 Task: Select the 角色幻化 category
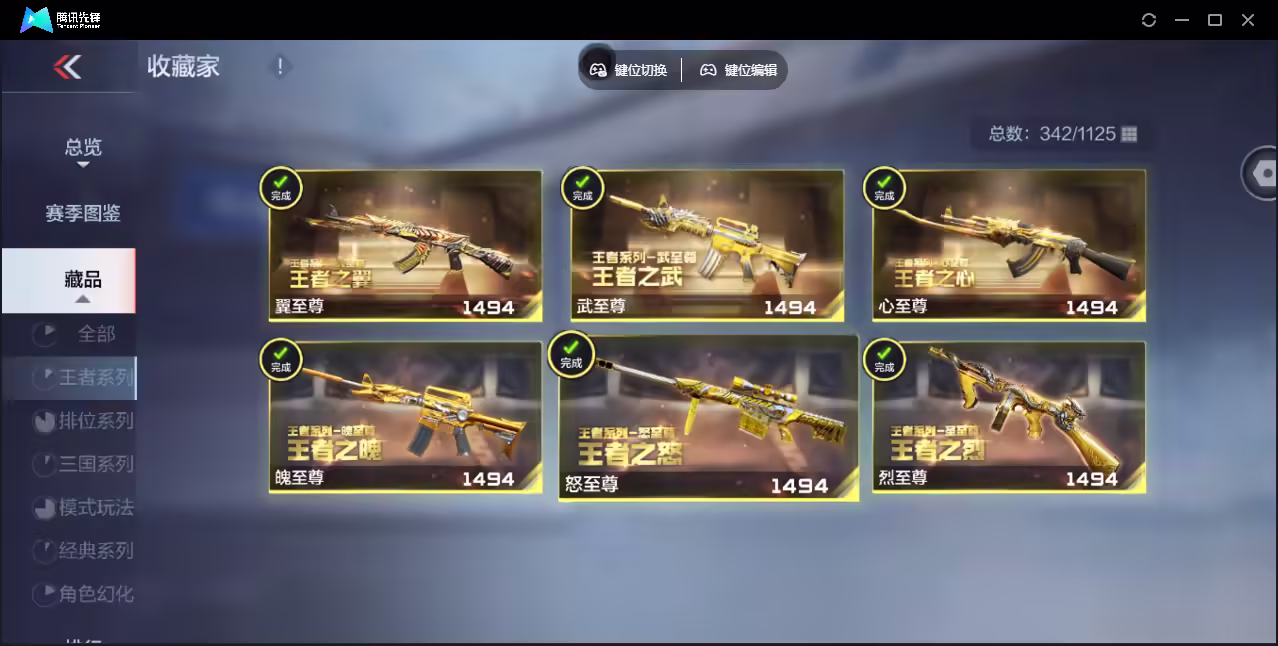tap(95, 593)
